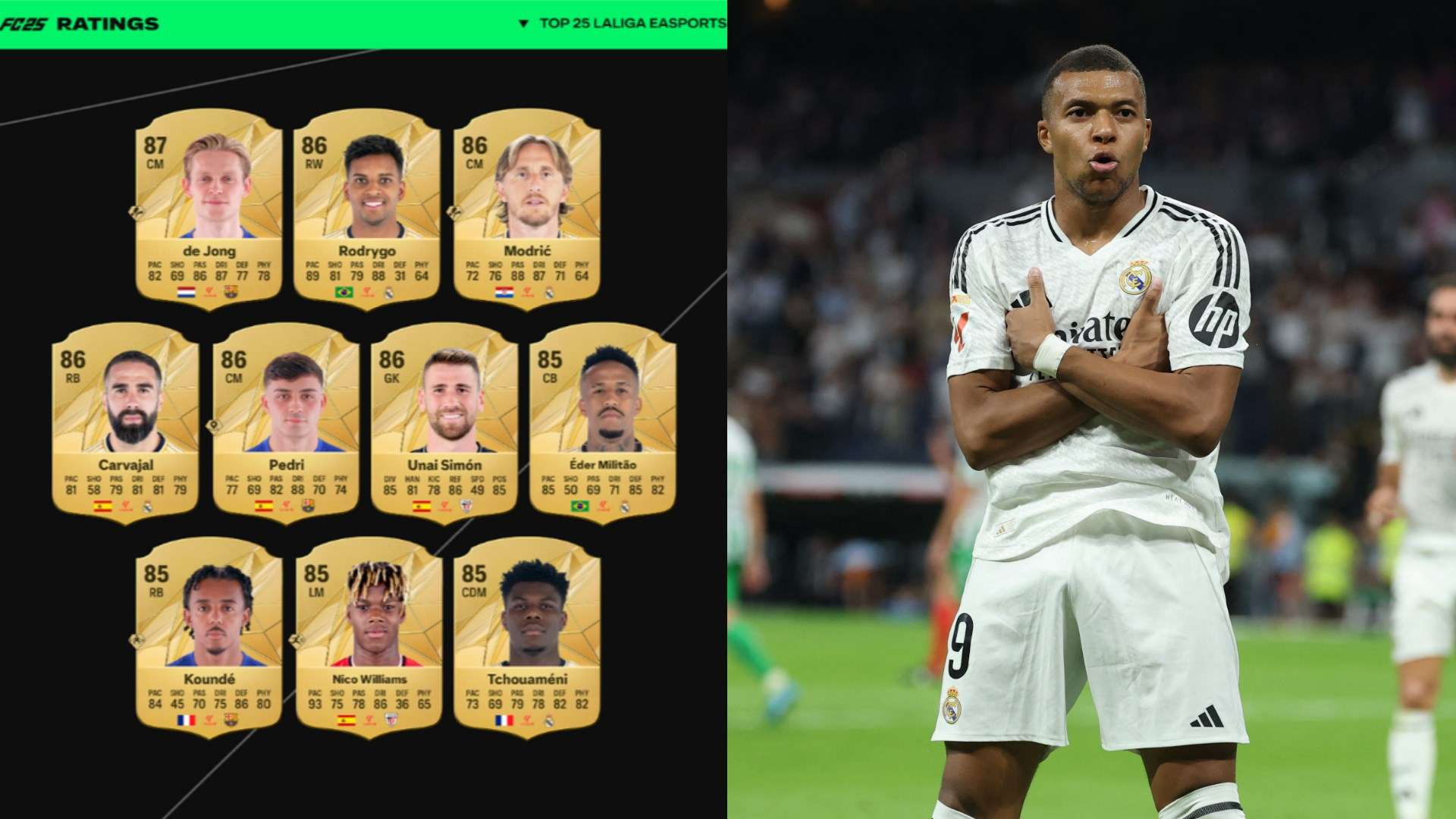Click the France flag on Tchouaméni's card

pyautogui.click(x=504, y=720)
